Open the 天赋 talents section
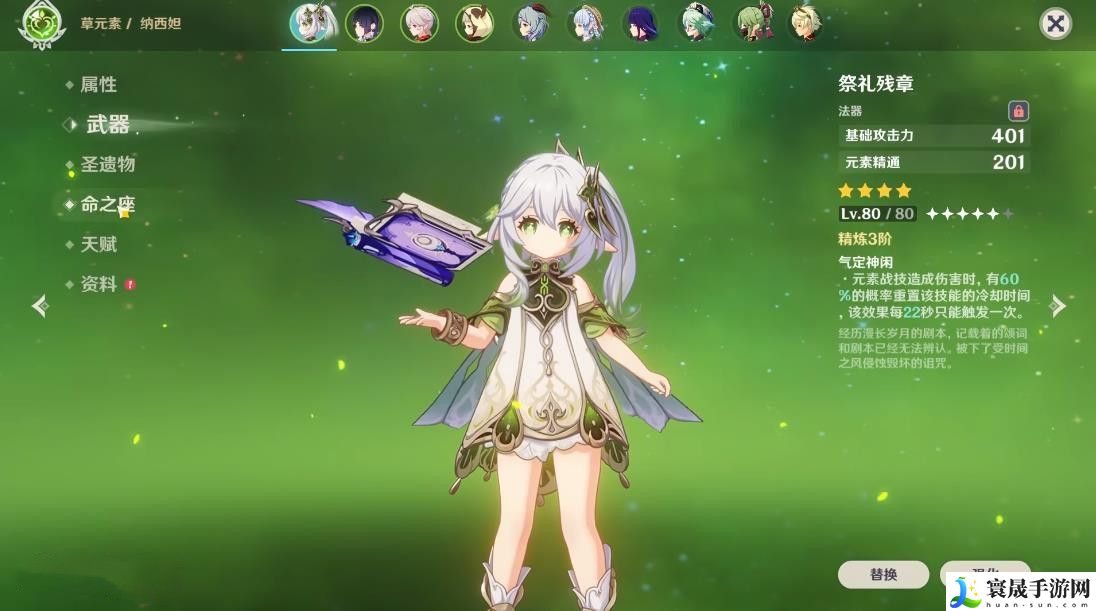1096x611 pixels. pyautogui.click(x=98, y=244)
